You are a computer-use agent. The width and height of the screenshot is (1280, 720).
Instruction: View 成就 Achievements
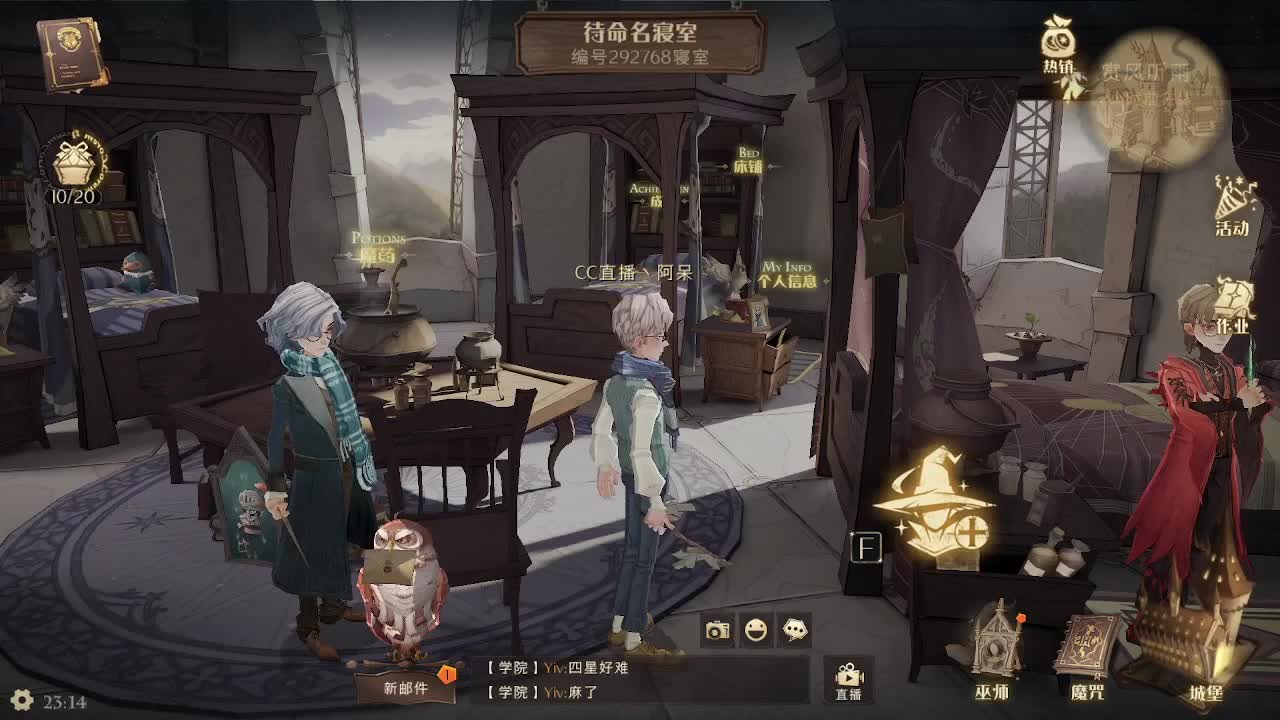click(x=655, y=196)
